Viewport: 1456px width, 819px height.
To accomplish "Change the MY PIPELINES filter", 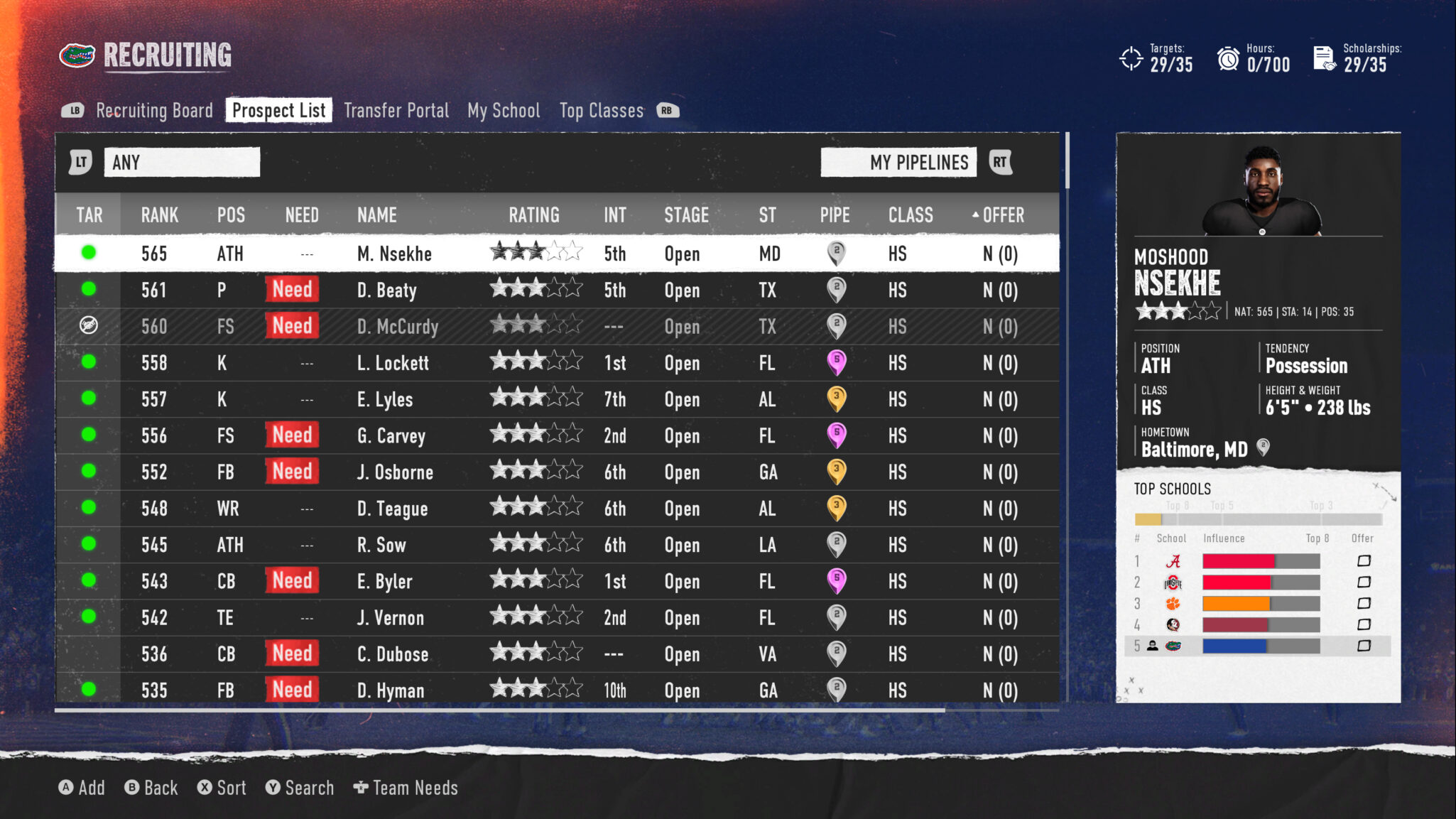I will click(898, 163).
